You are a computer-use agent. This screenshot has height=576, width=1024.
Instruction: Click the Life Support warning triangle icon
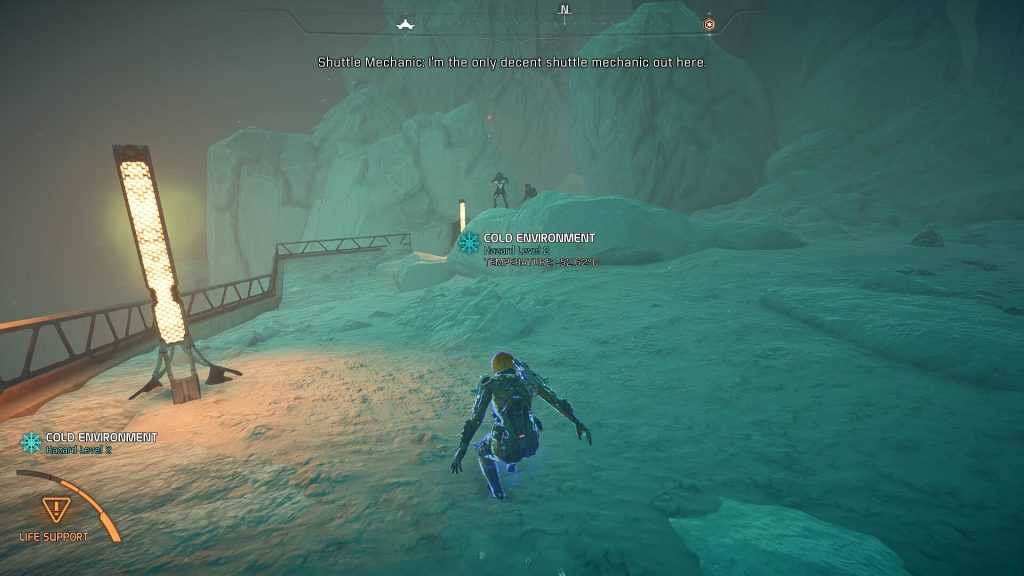click(54, 509)
